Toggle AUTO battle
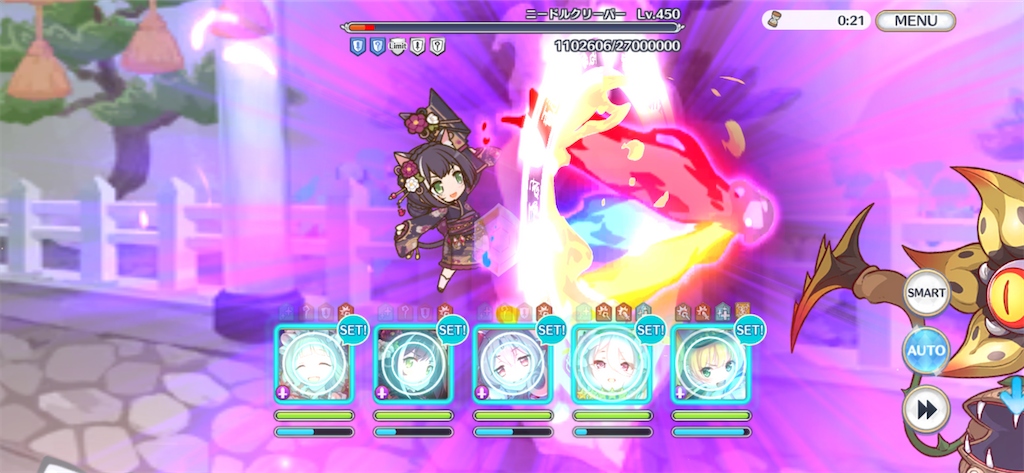This screenshot has width=1024, height=473. click(925, 351)
